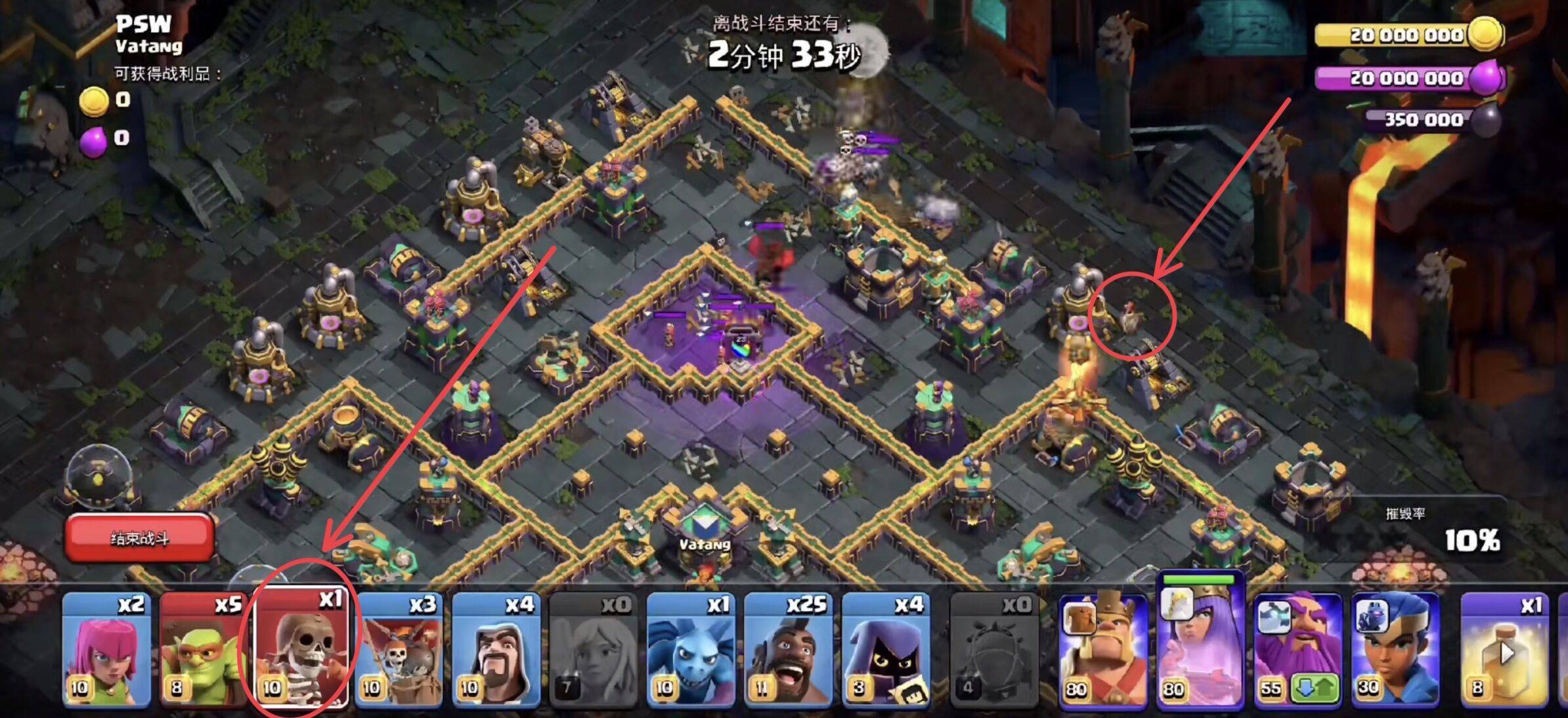Click the greyed-out siege machine card
The height and width of the screenshot is (718, 1568).
(994, 650)
